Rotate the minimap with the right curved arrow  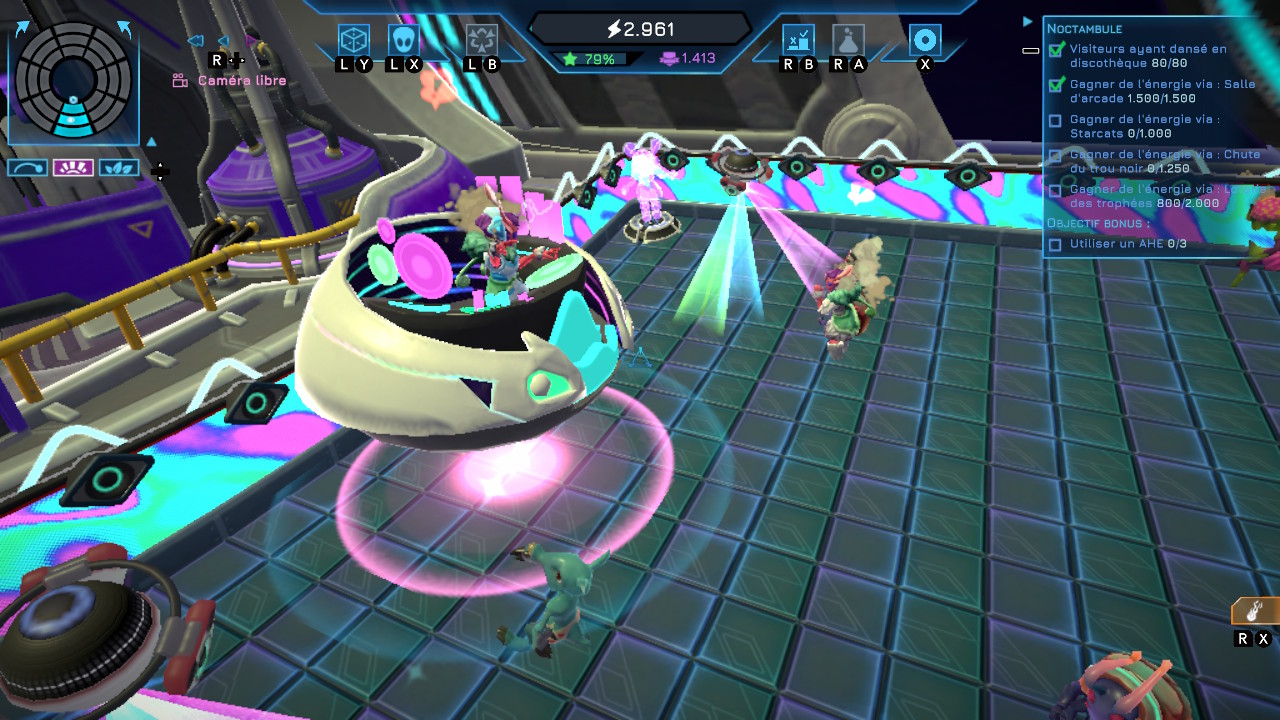pyautogui.click(x=124, y=29)
